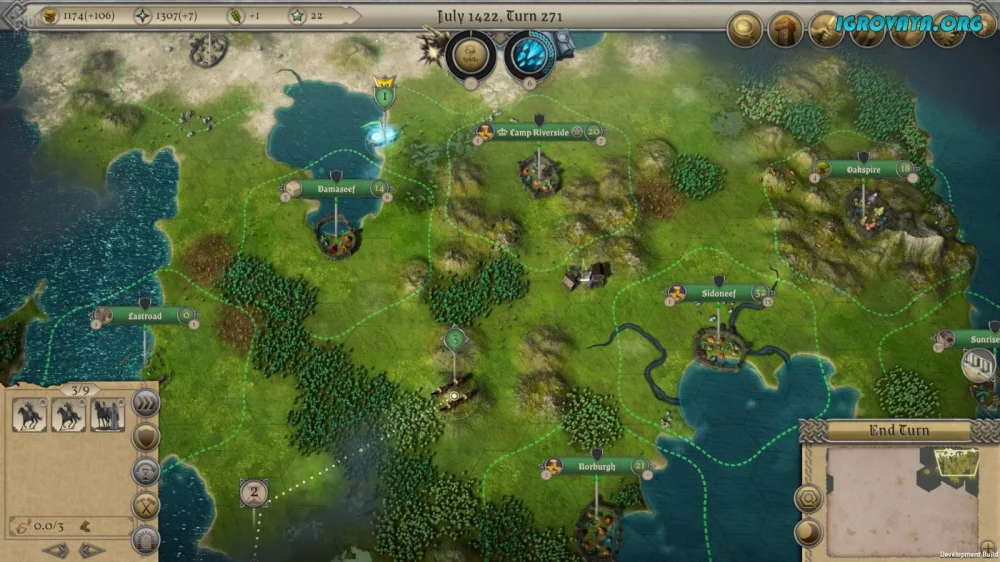The width and height of the screenshot is (1000, 562).
Task: Click the crossed hammers build button
Action: pos(146,505)
